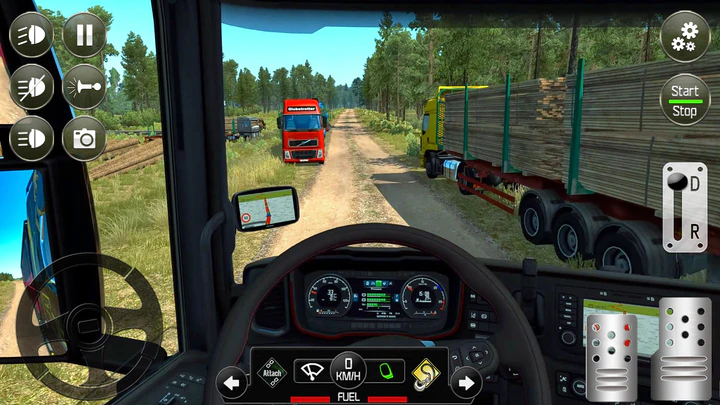This screenshot has width=720, height=405.
Task: Turn on the windshield wipers
Action: pyautogui.click(x=312, y=371)
